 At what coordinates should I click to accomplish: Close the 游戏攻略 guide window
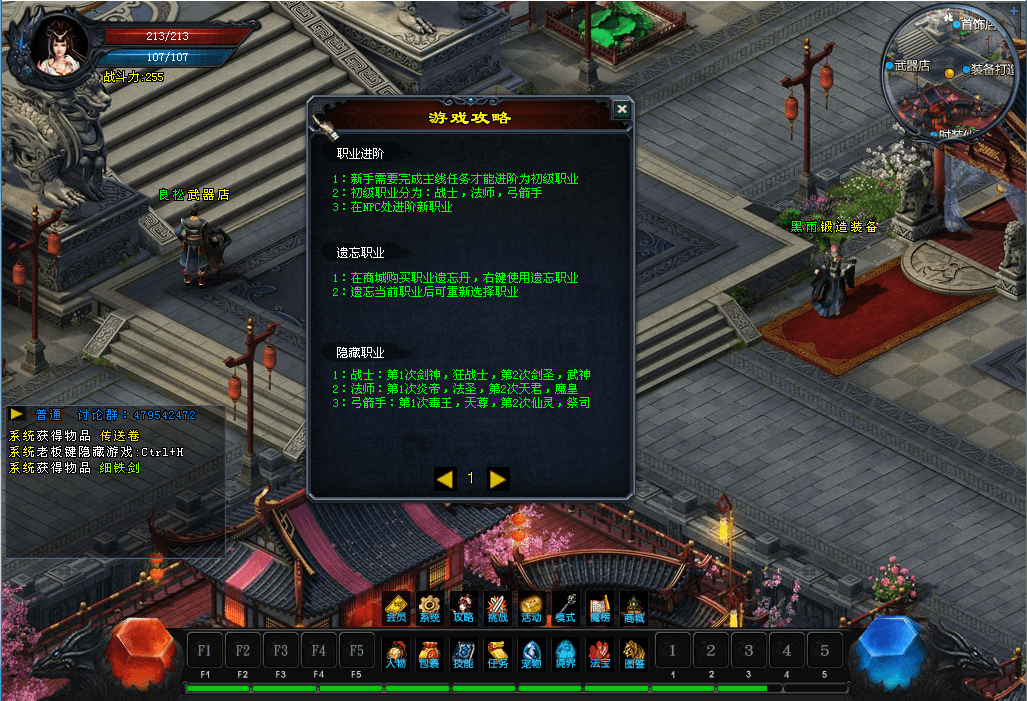[622, 110]
